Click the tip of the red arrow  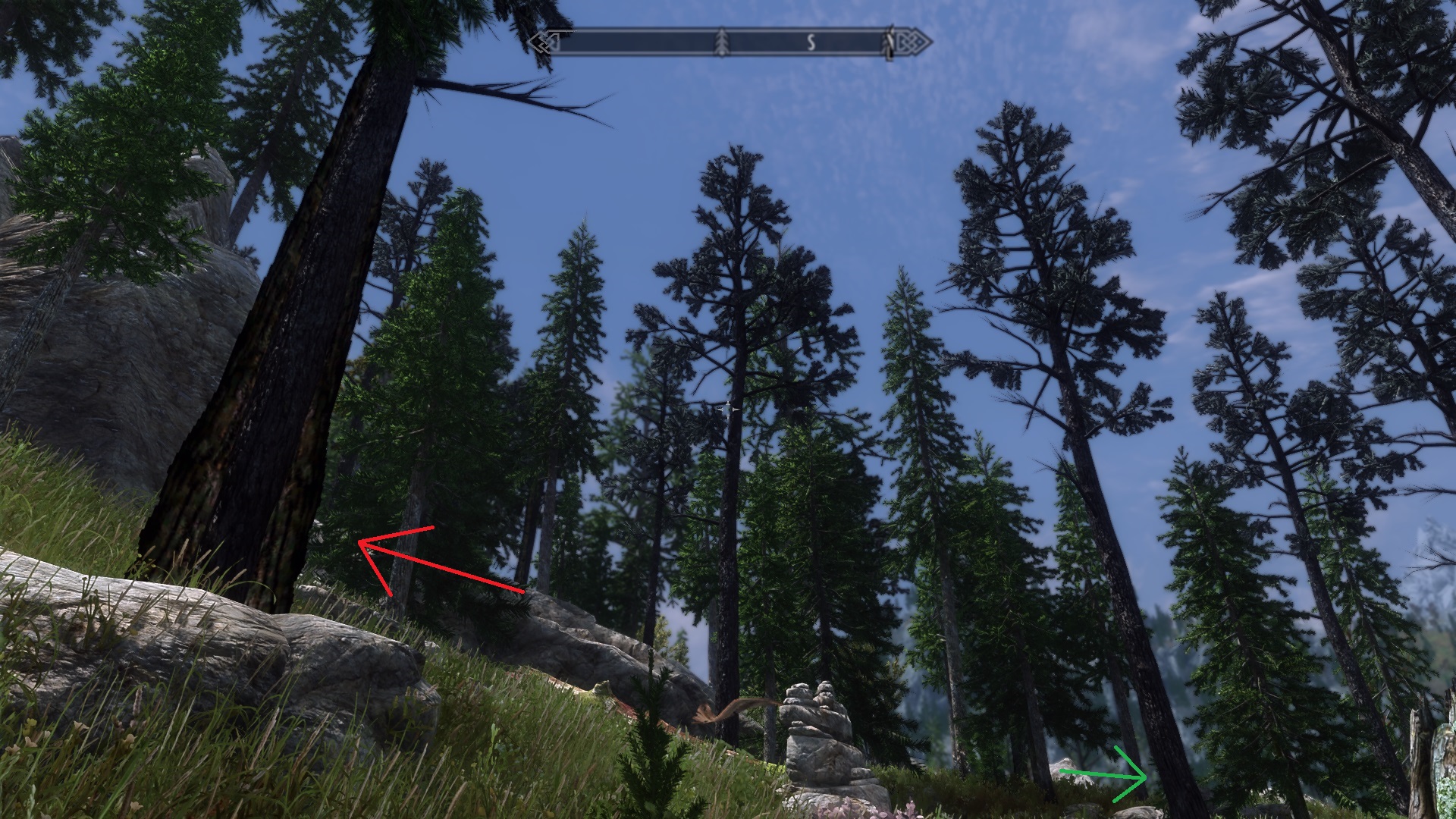(362, 542)
